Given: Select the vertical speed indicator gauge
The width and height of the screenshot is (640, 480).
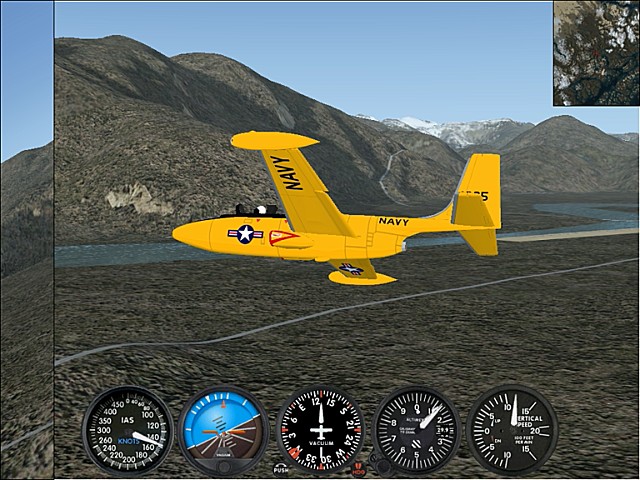Looking at the screenshot, I should coord(512,430).
